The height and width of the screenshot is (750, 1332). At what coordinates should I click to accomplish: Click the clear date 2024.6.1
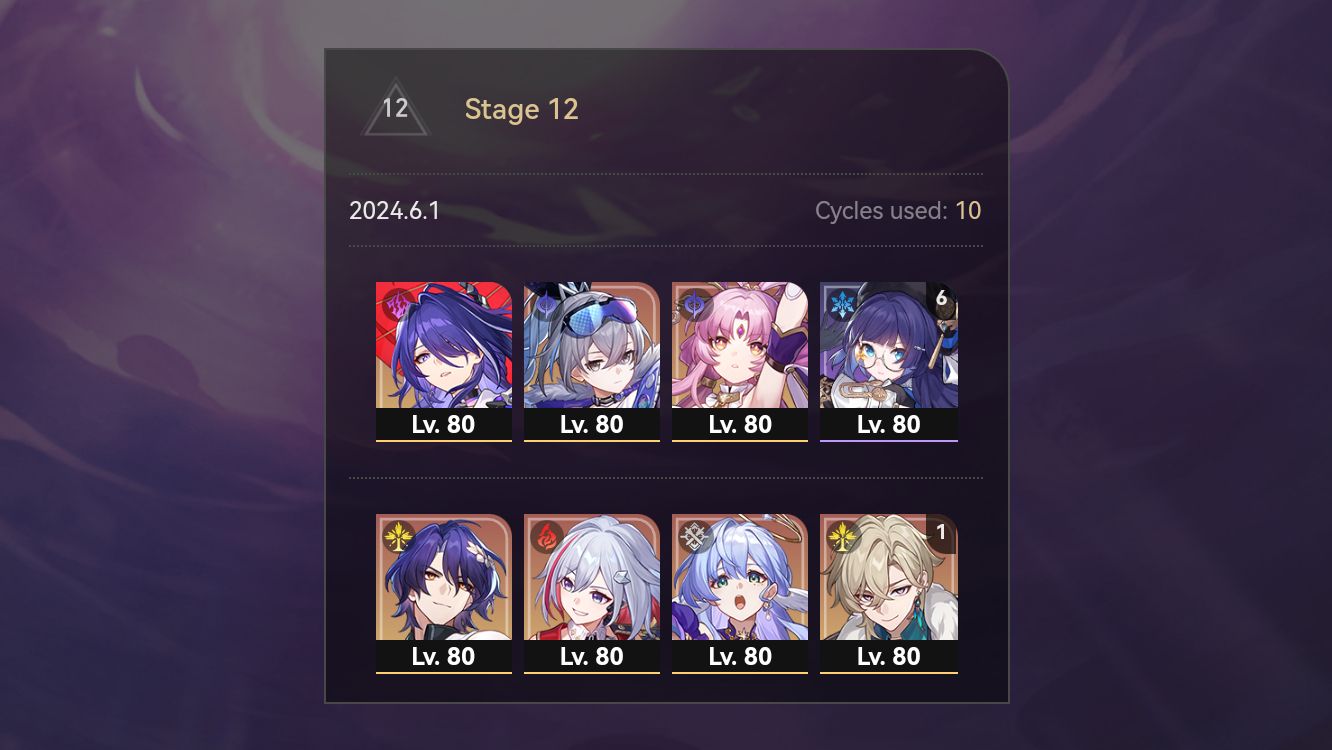(x=395, y=210)
